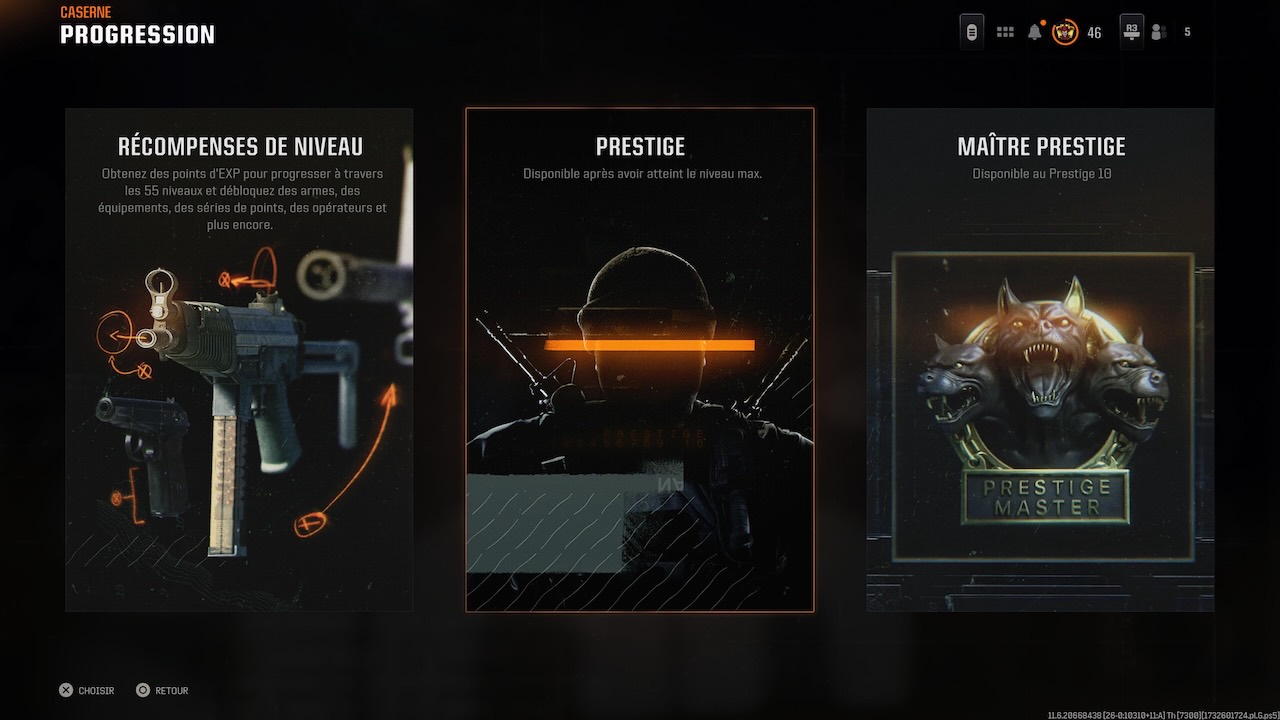Show notifications via the bell icon
The image size is (1280, 720).
point(1034,32)
